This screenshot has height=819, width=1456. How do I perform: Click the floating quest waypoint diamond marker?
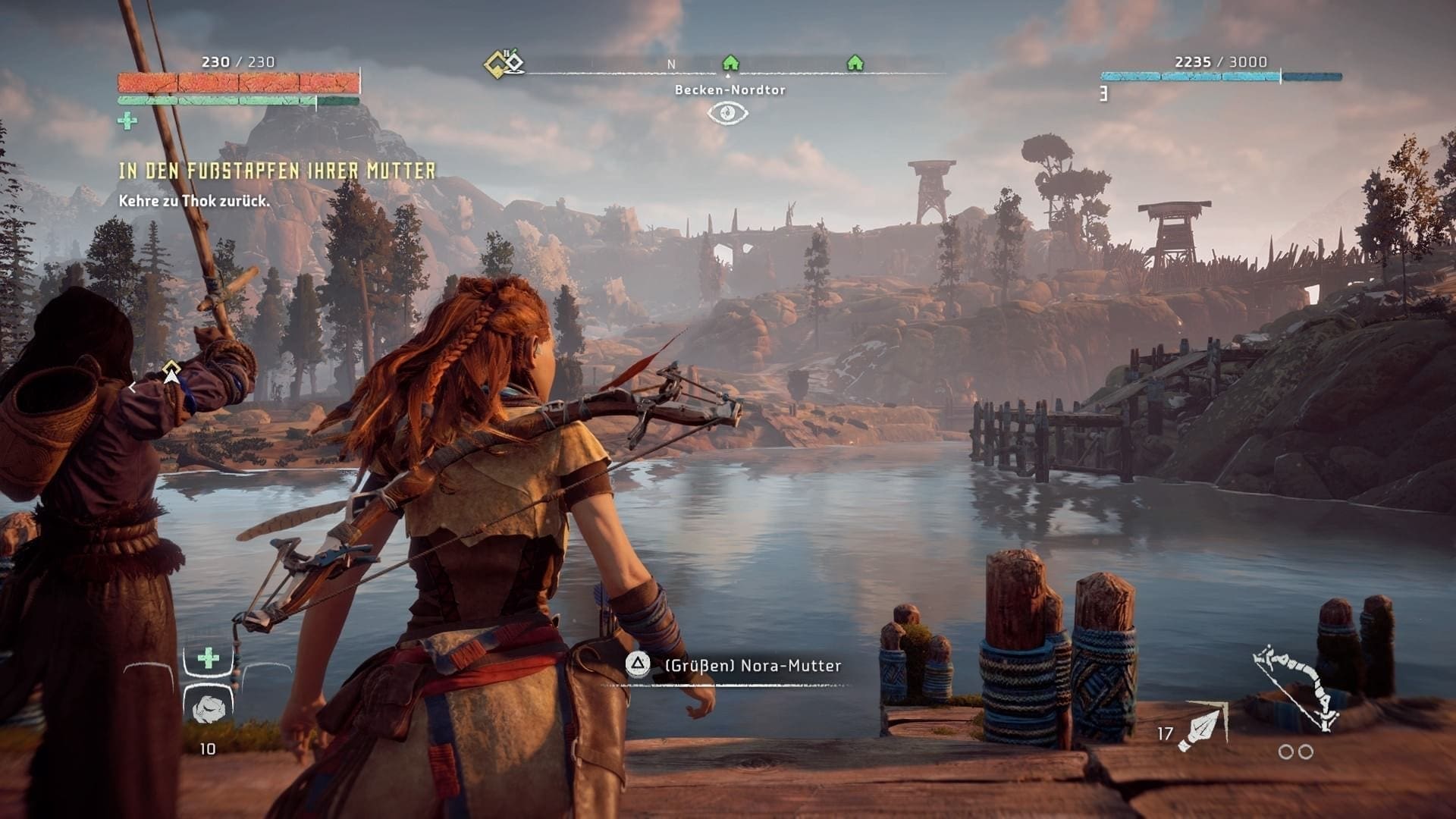172,372
